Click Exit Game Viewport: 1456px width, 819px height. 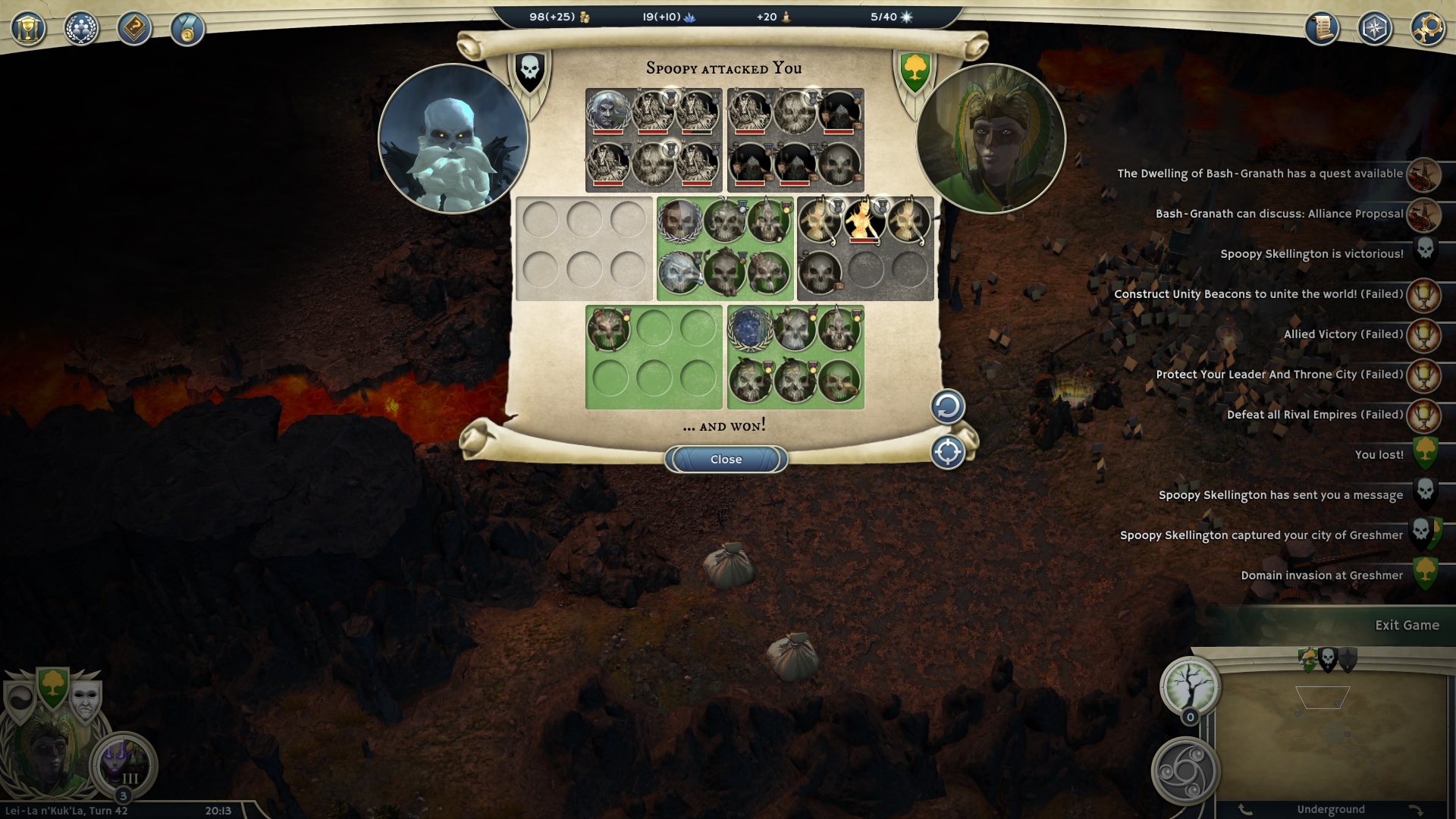(1407, 626)
